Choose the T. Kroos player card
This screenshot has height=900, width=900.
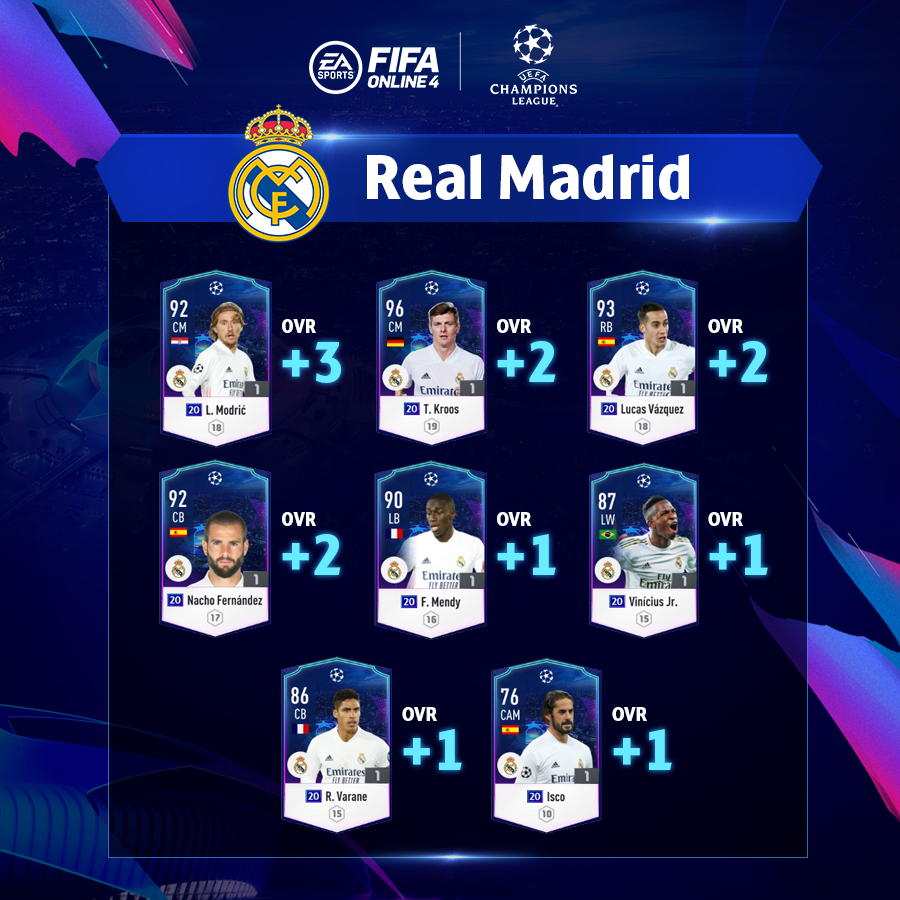[431, 357]
